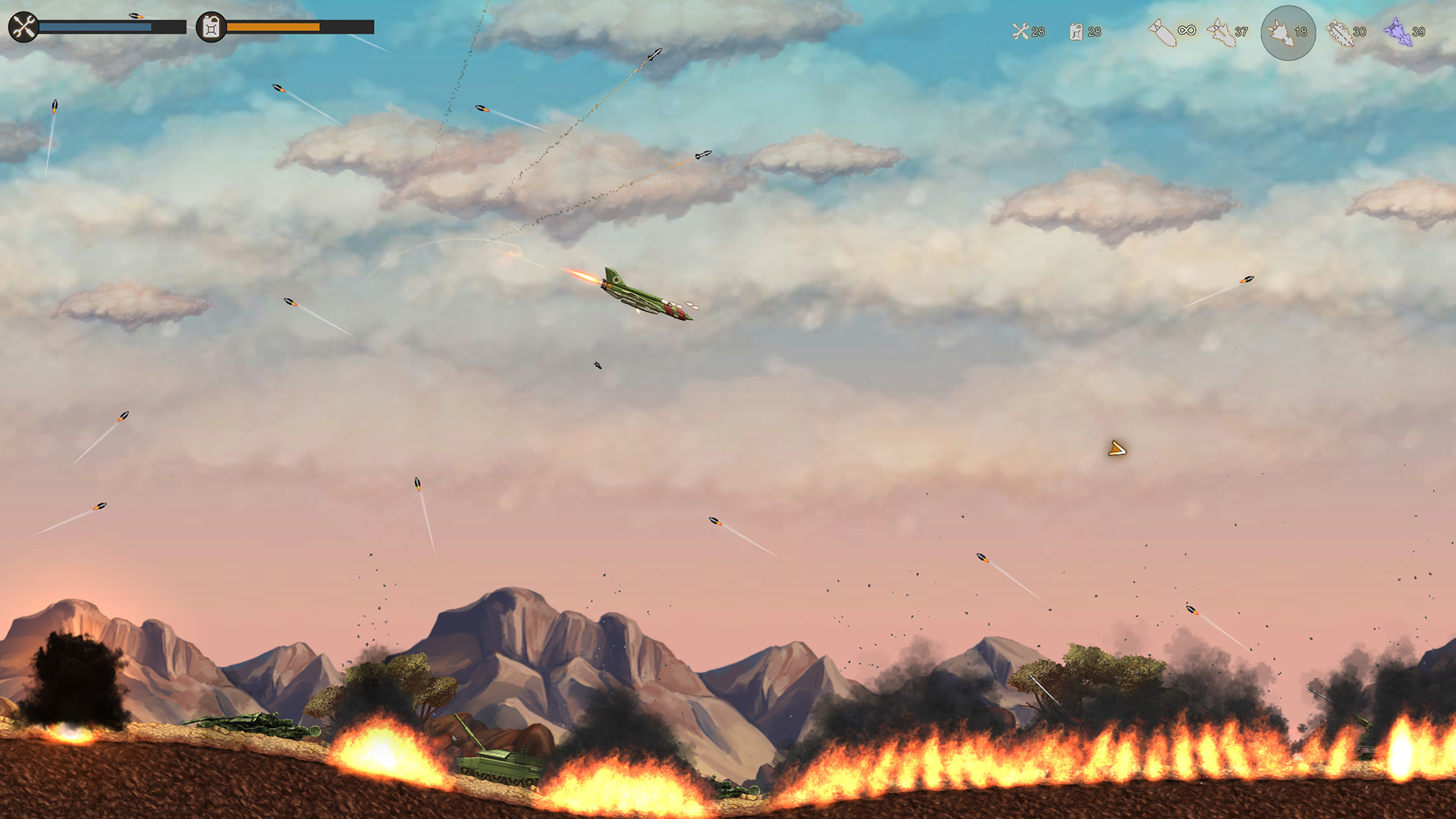Click the tank on the far left hillside
This screenshot has width=1456, height=819.
point(250,726)
